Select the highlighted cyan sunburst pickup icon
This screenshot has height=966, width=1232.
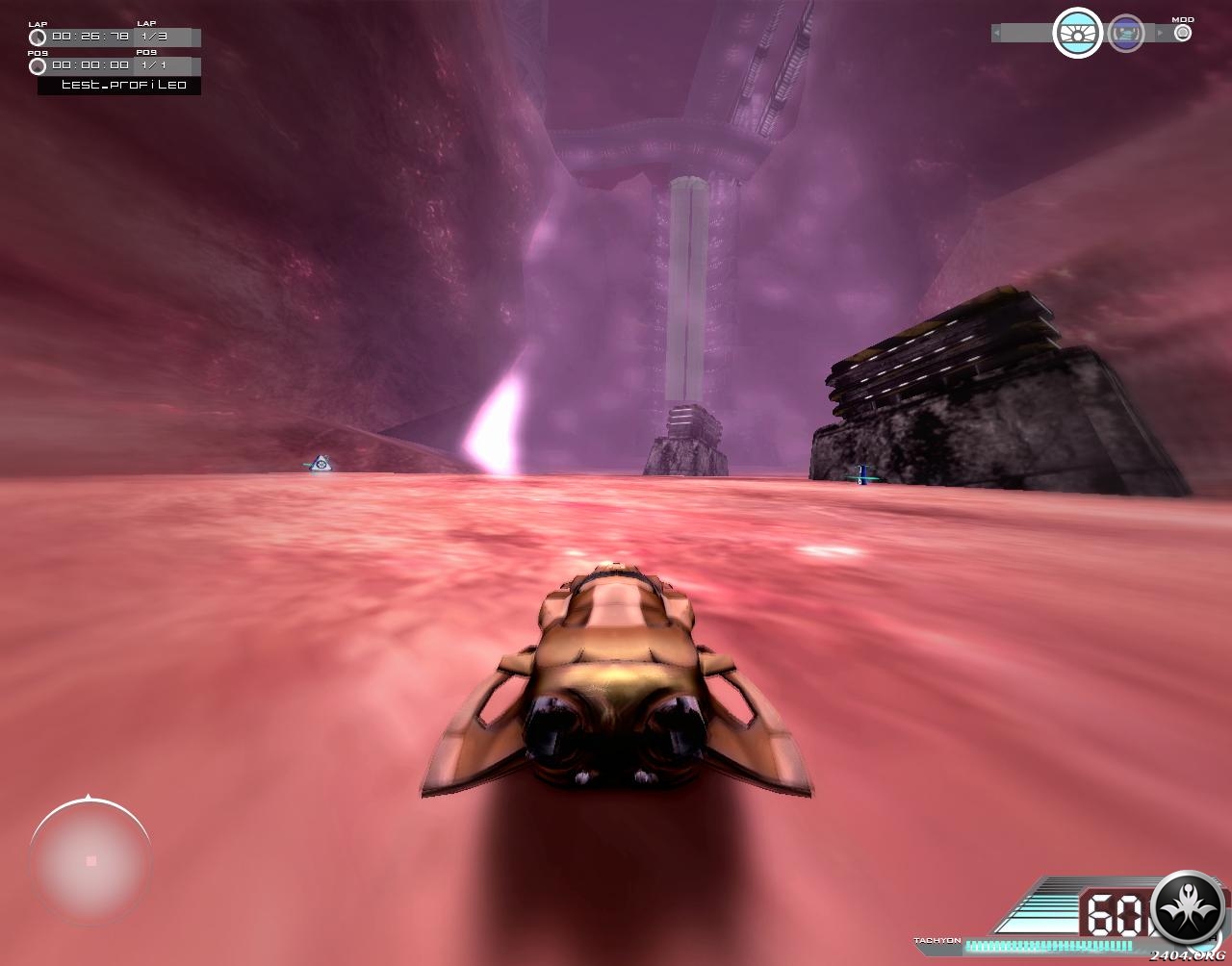(x=1077, y=34)
